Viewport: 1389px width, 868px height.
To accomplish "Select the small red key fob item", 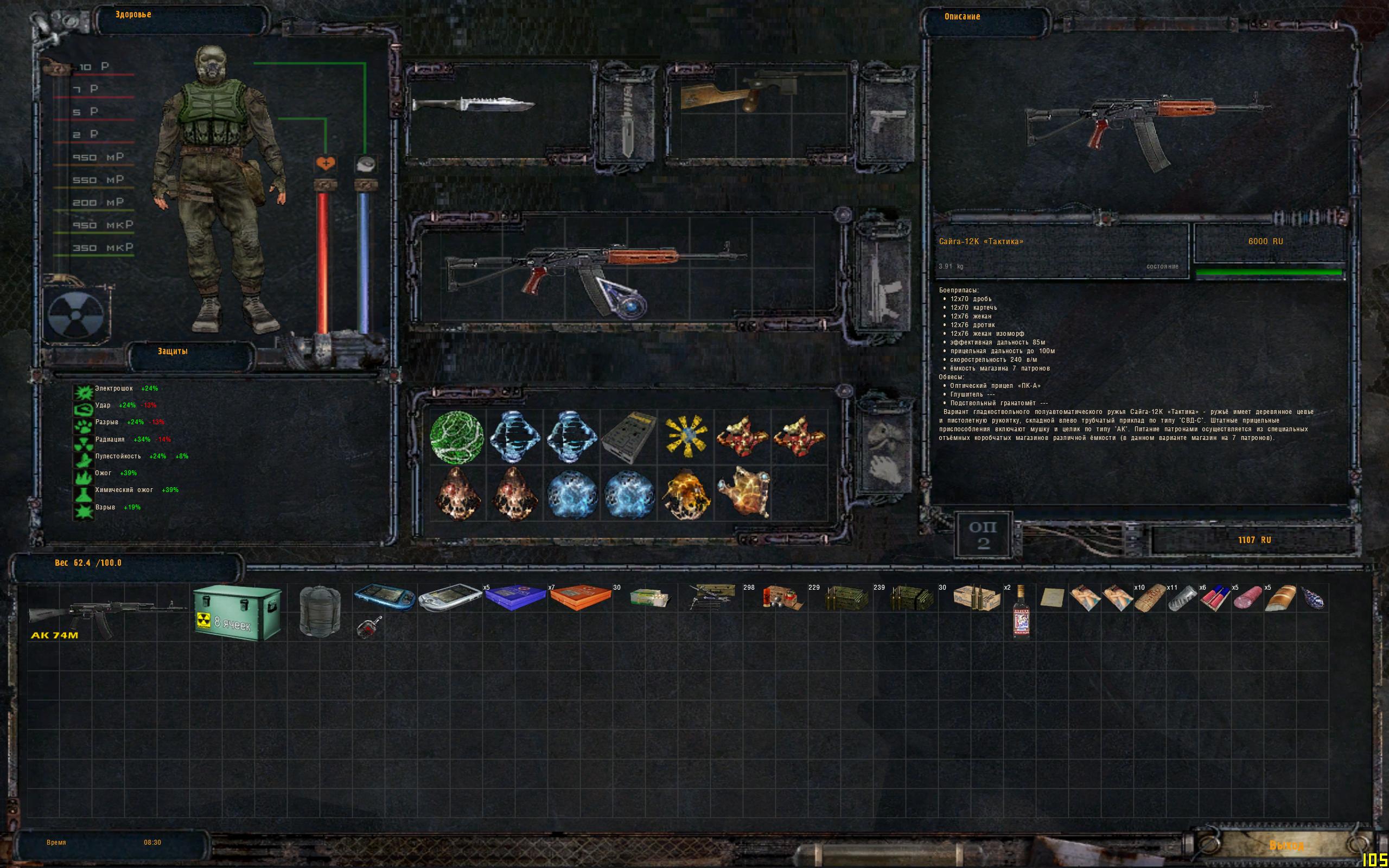I will pyautogui.click(x=368, y=627).
